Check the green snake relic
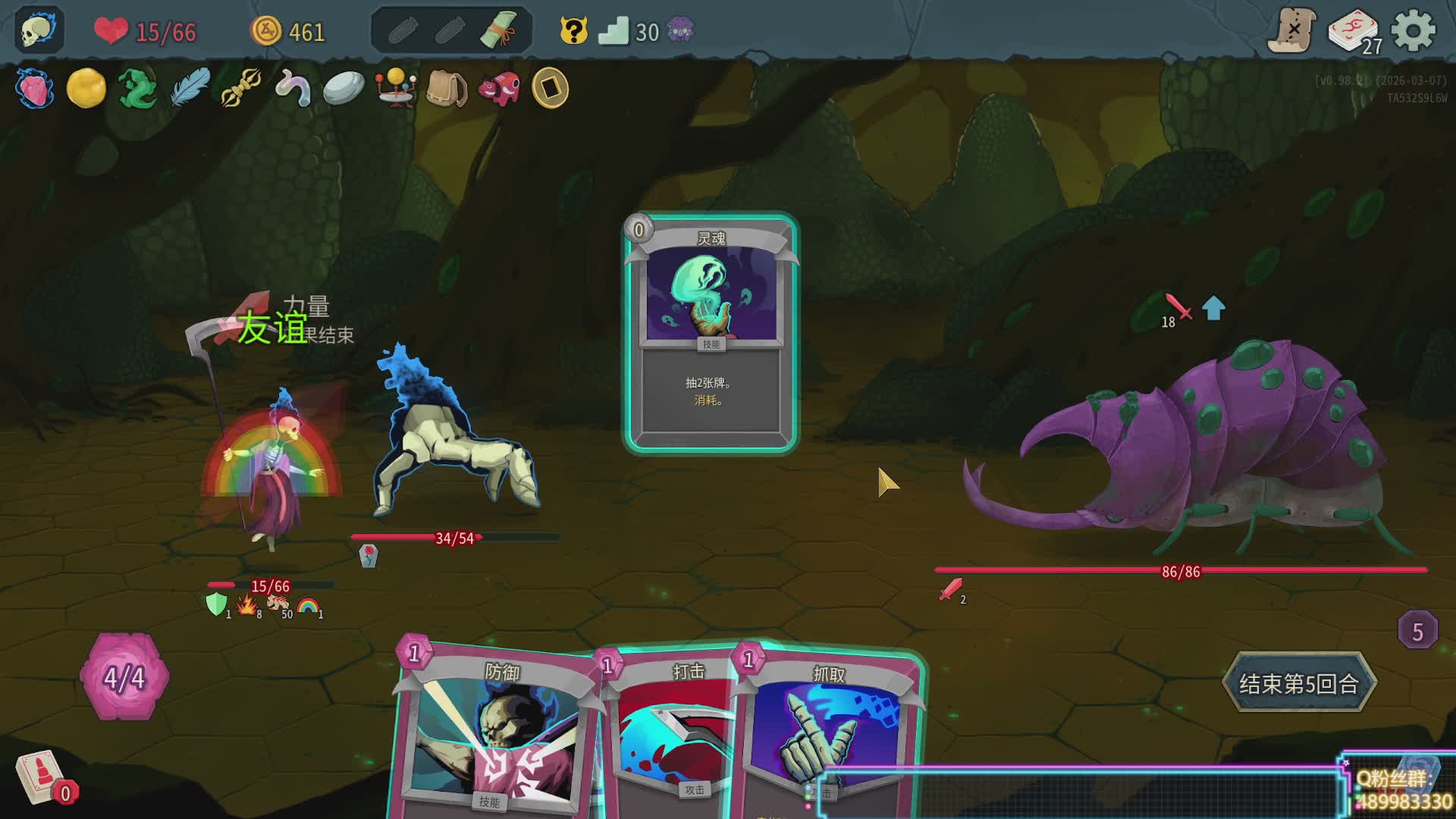The width and height of the screenshot is (1456, 819). click(138, 88)
